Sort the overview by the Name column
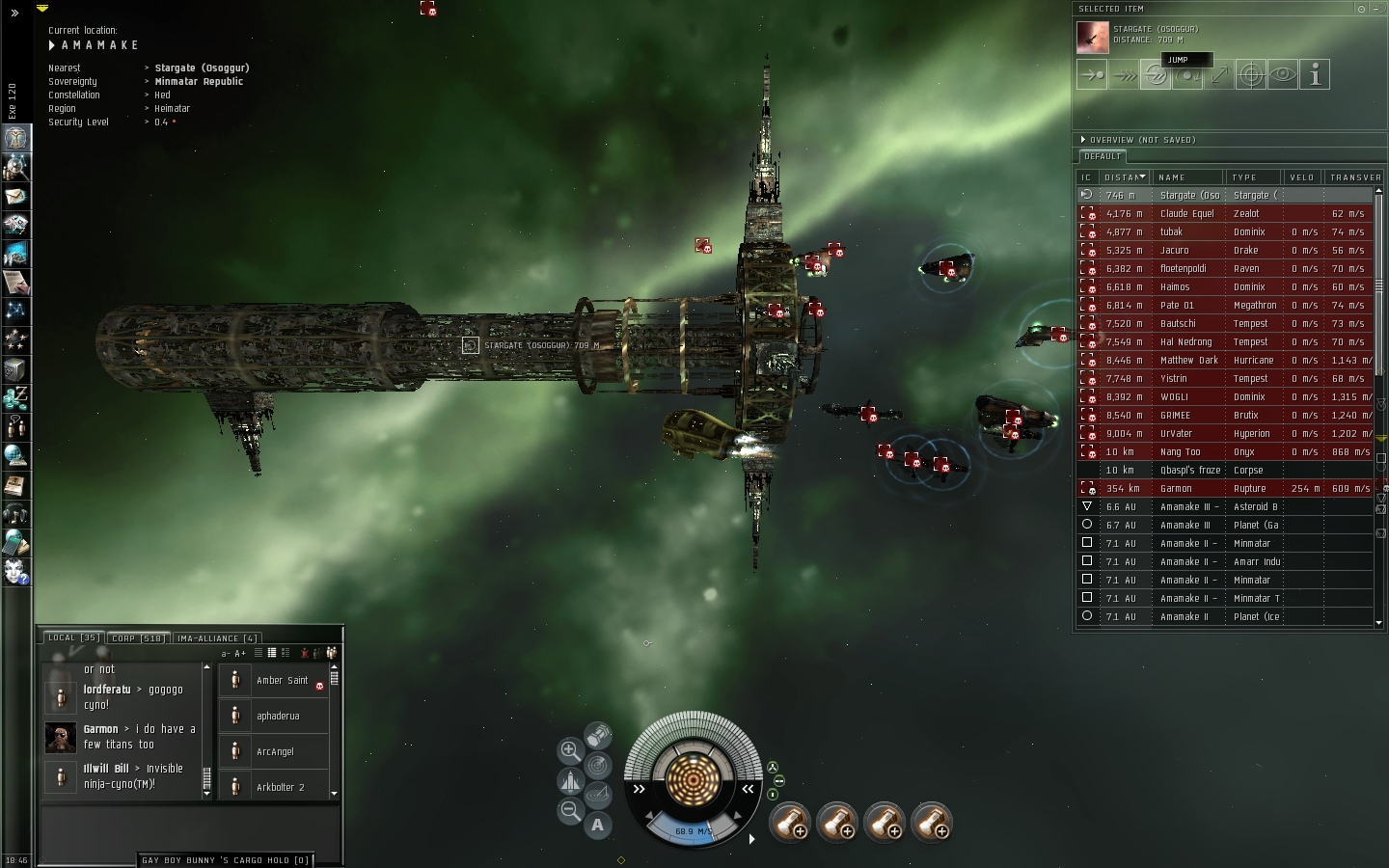 (1189, 177)
